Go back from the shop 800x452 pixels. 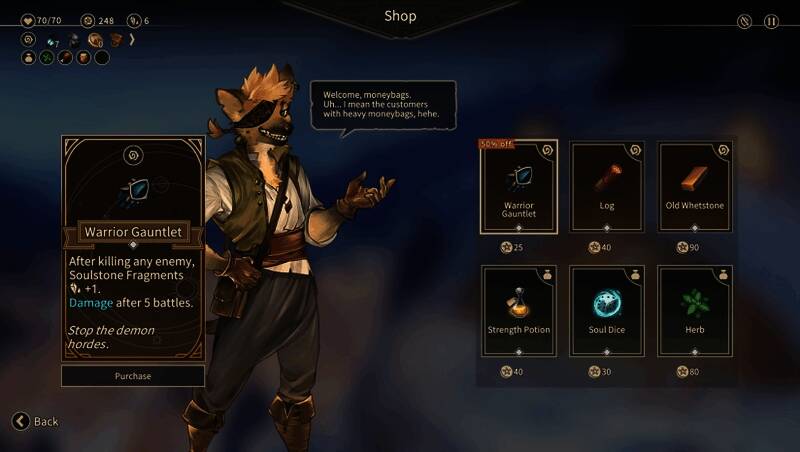(x=35, y=421)
